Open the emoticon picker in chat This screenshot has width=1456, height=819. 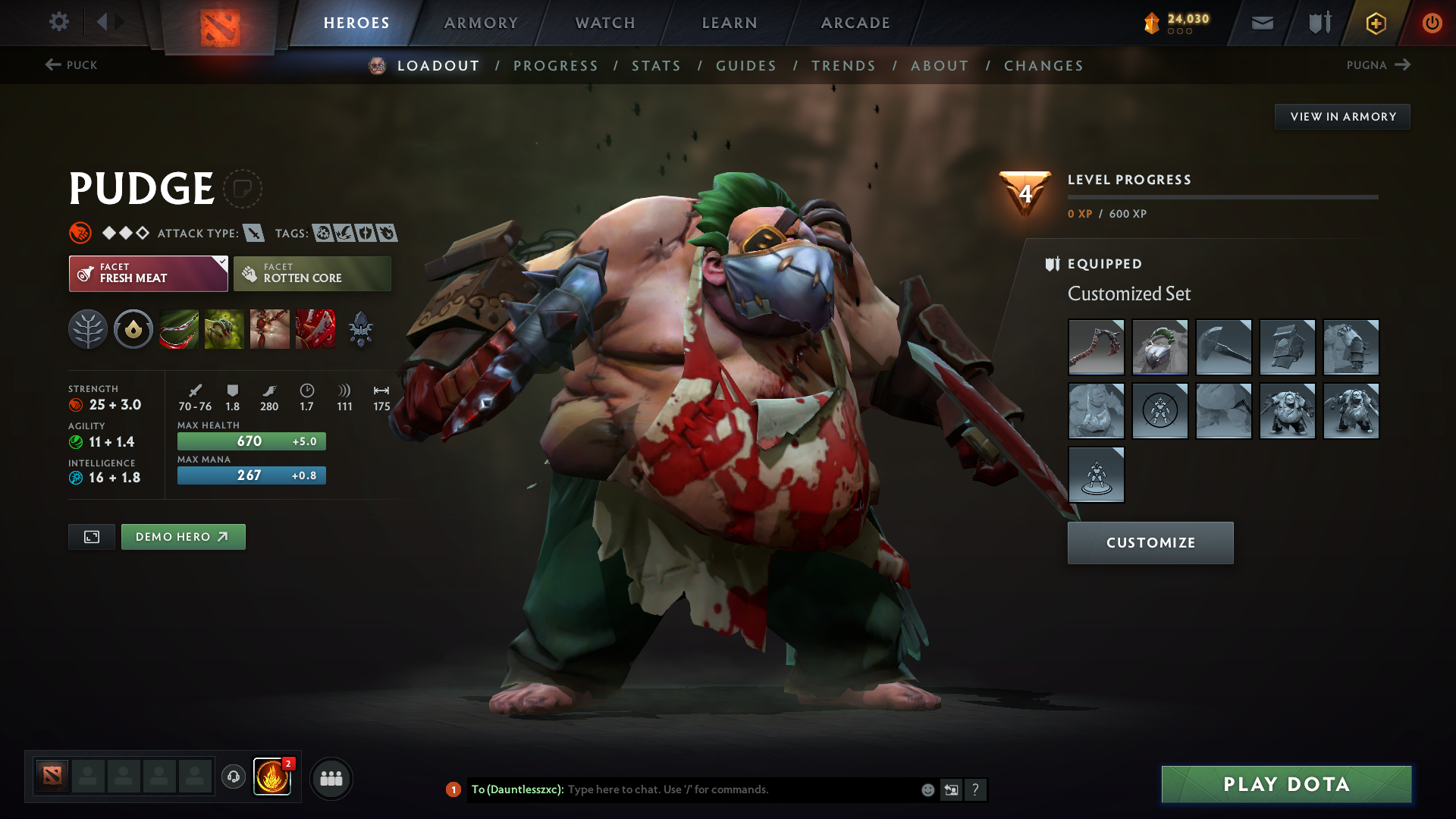click(x=927, y=789)
